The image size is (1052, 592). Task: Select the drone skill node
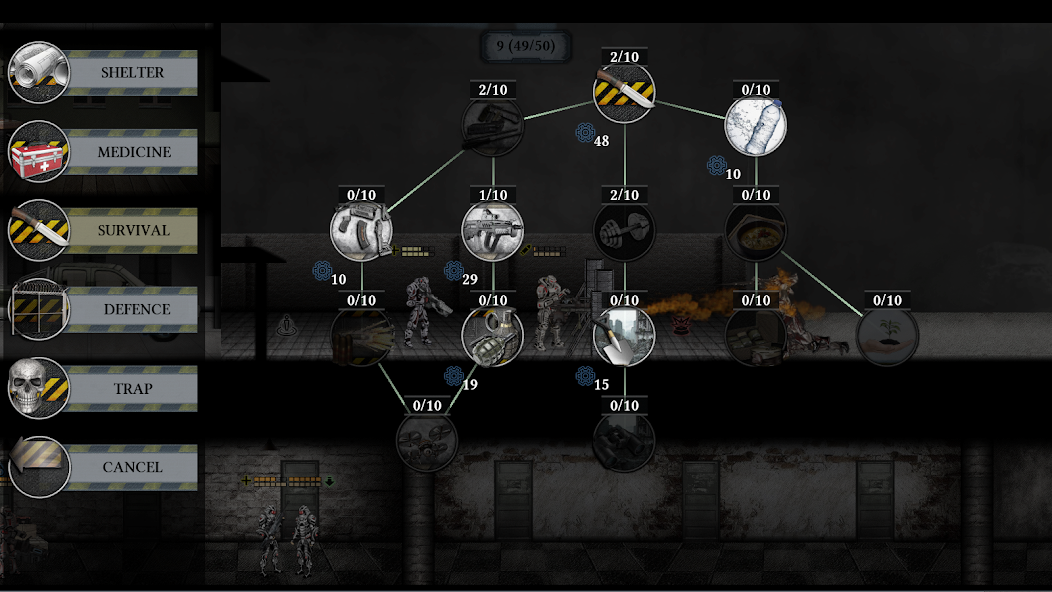tap(427, 441)
